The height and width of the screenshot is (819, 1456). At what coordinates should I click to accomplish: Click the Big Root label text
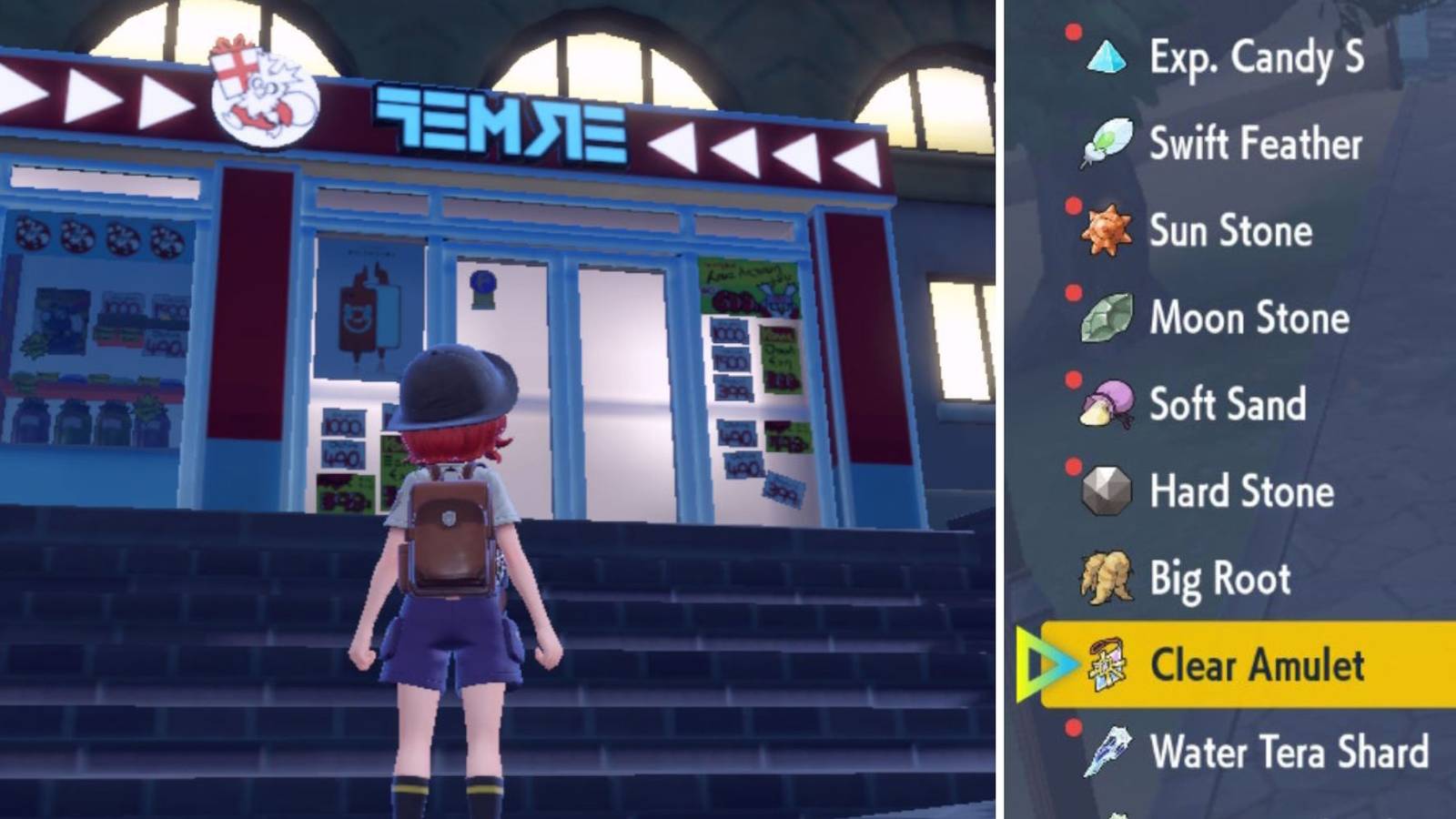[1222, 578]
